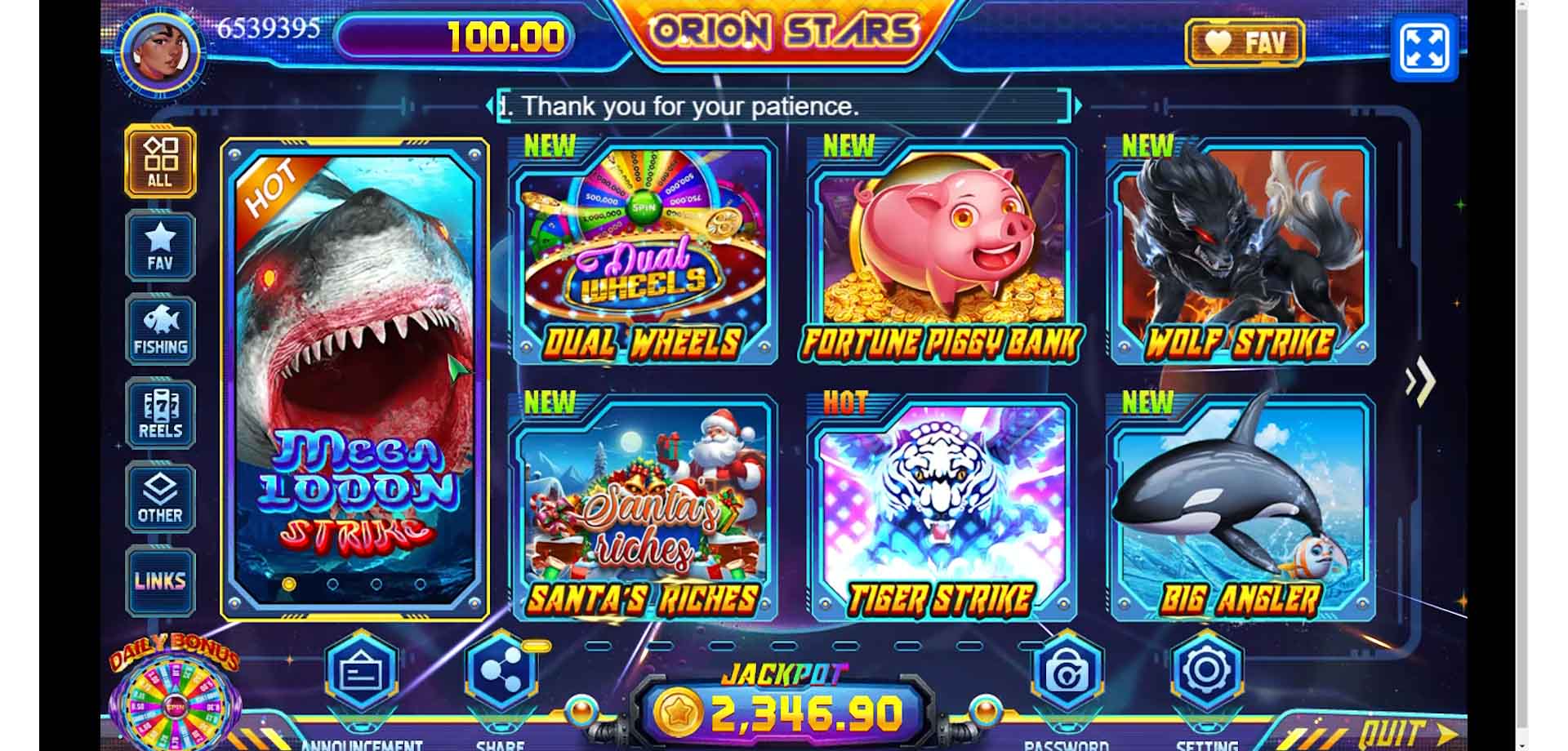Open the LINKS category
This screenshot has height=751, width=1568.
pos(160,580)
